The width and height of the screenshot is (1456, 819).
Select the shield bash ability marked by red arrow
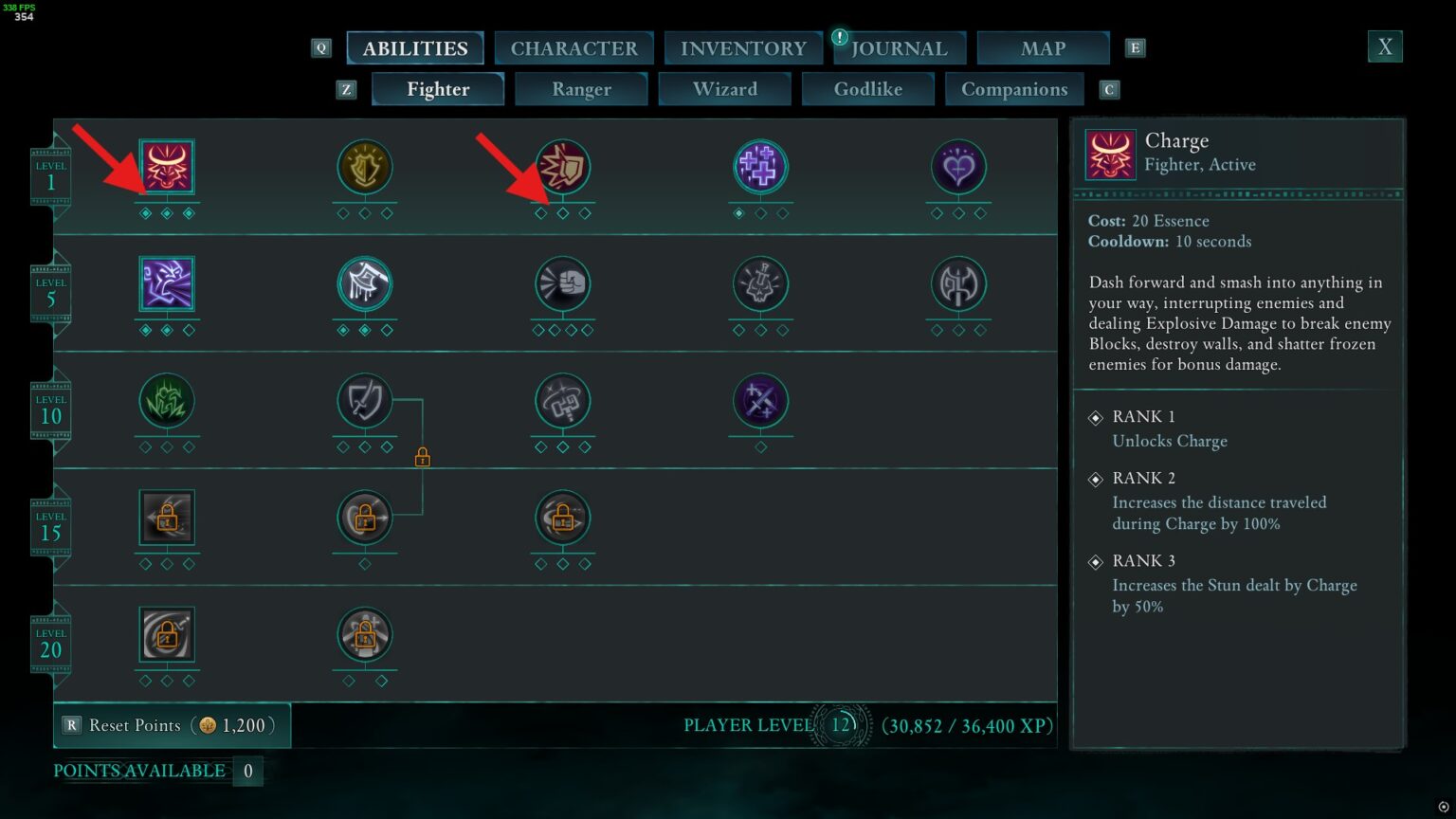tap(563, 167)
